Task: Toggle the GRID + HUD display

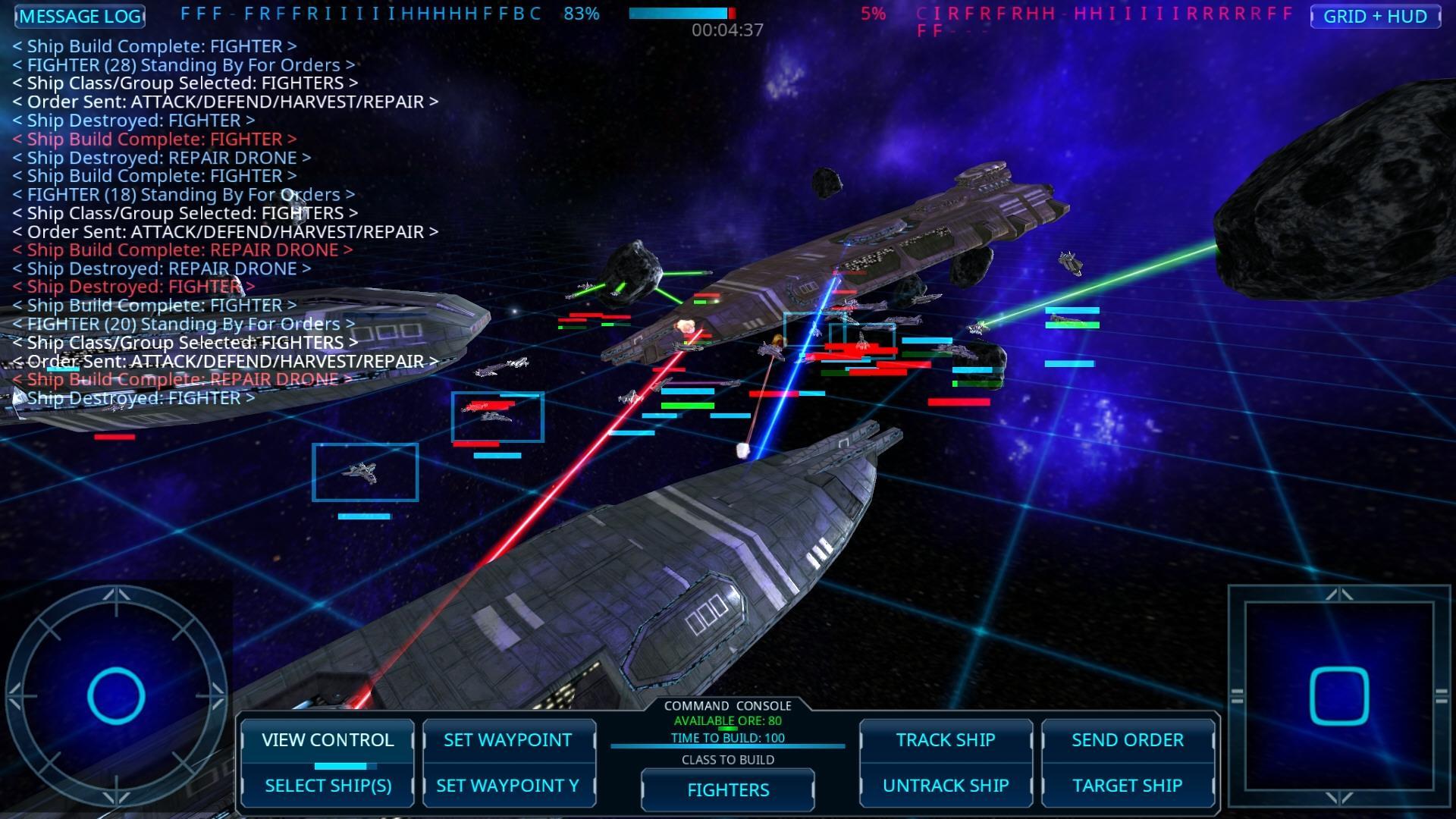Action: click(1376, 16)
